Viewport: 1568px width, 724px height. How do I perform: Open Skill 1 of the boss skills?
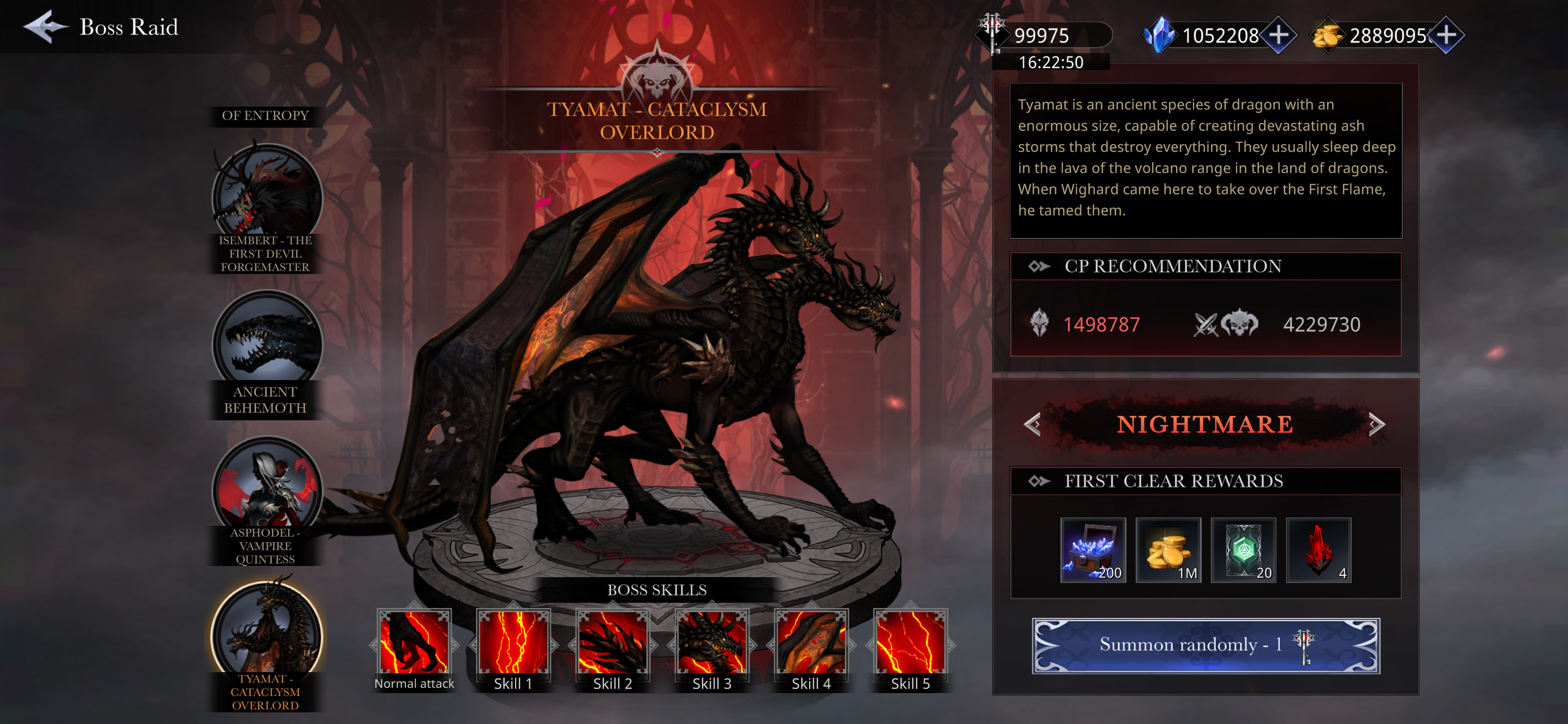tap(513, 644)
